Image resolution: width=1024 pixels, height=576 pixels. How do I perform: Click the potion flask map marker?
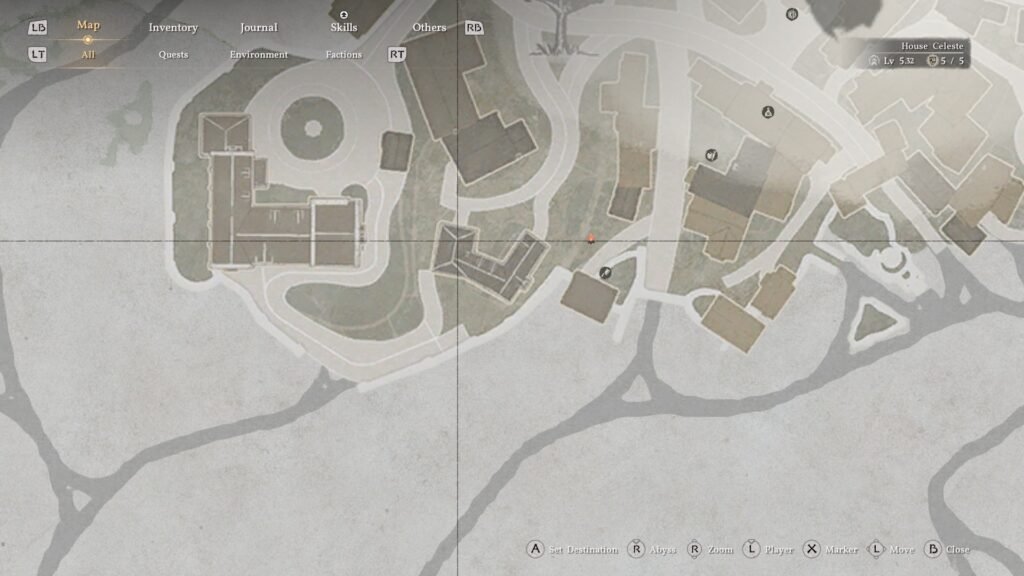[768, 113]
